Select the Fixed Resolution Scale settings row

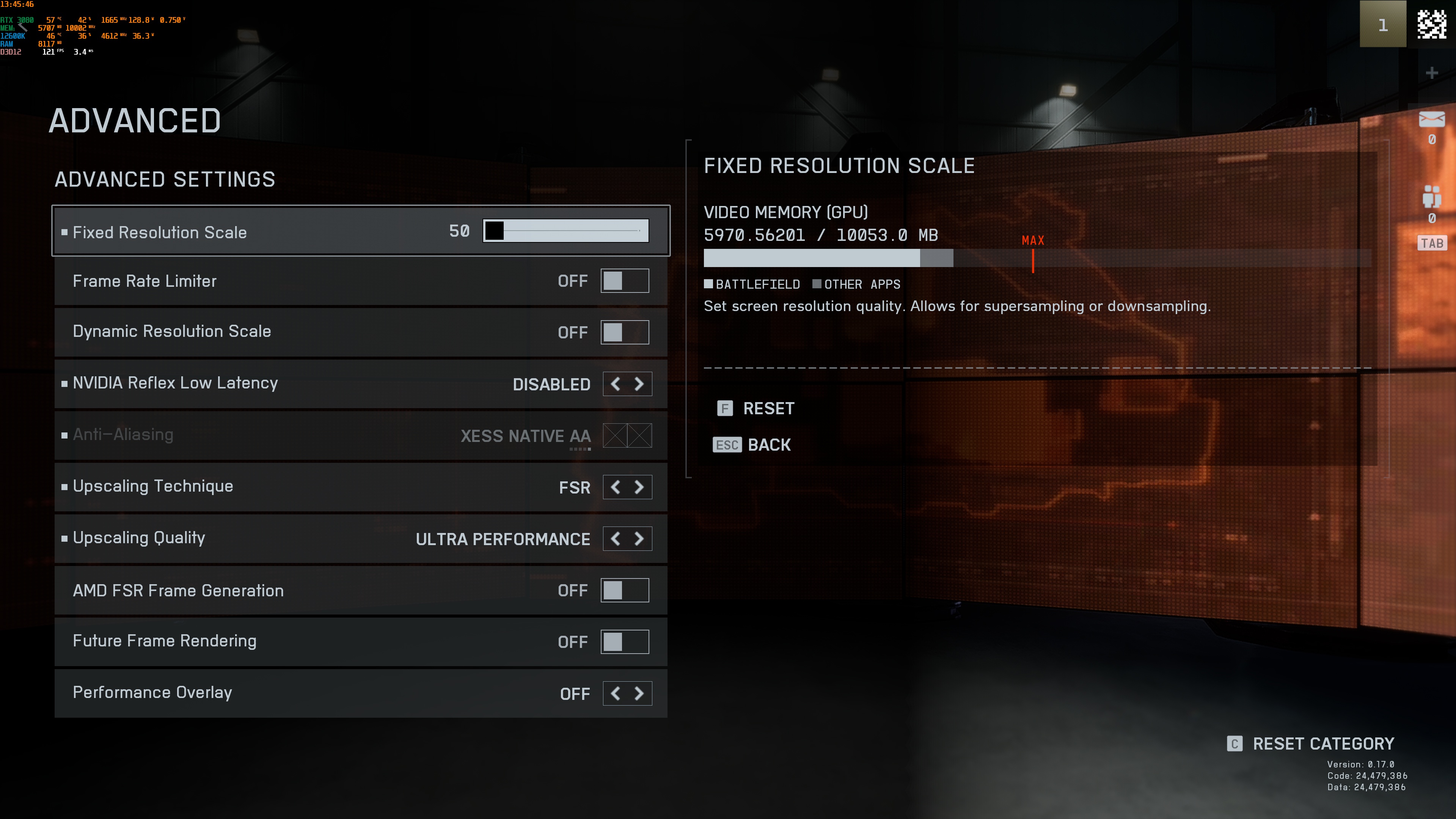click(x=226, y=232)
